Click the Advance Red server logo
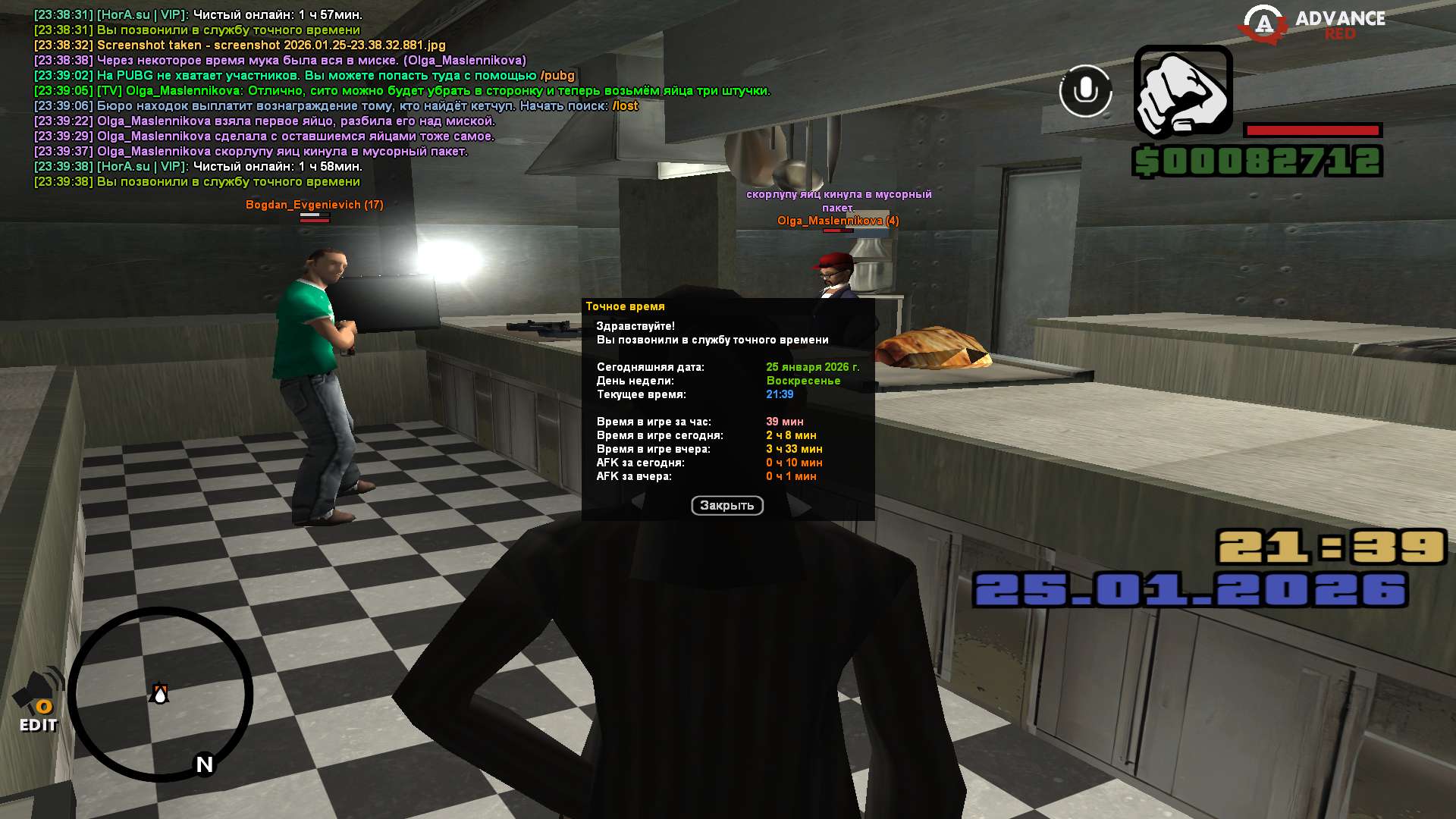The image size is (1456, 819). coord(1312,24)
